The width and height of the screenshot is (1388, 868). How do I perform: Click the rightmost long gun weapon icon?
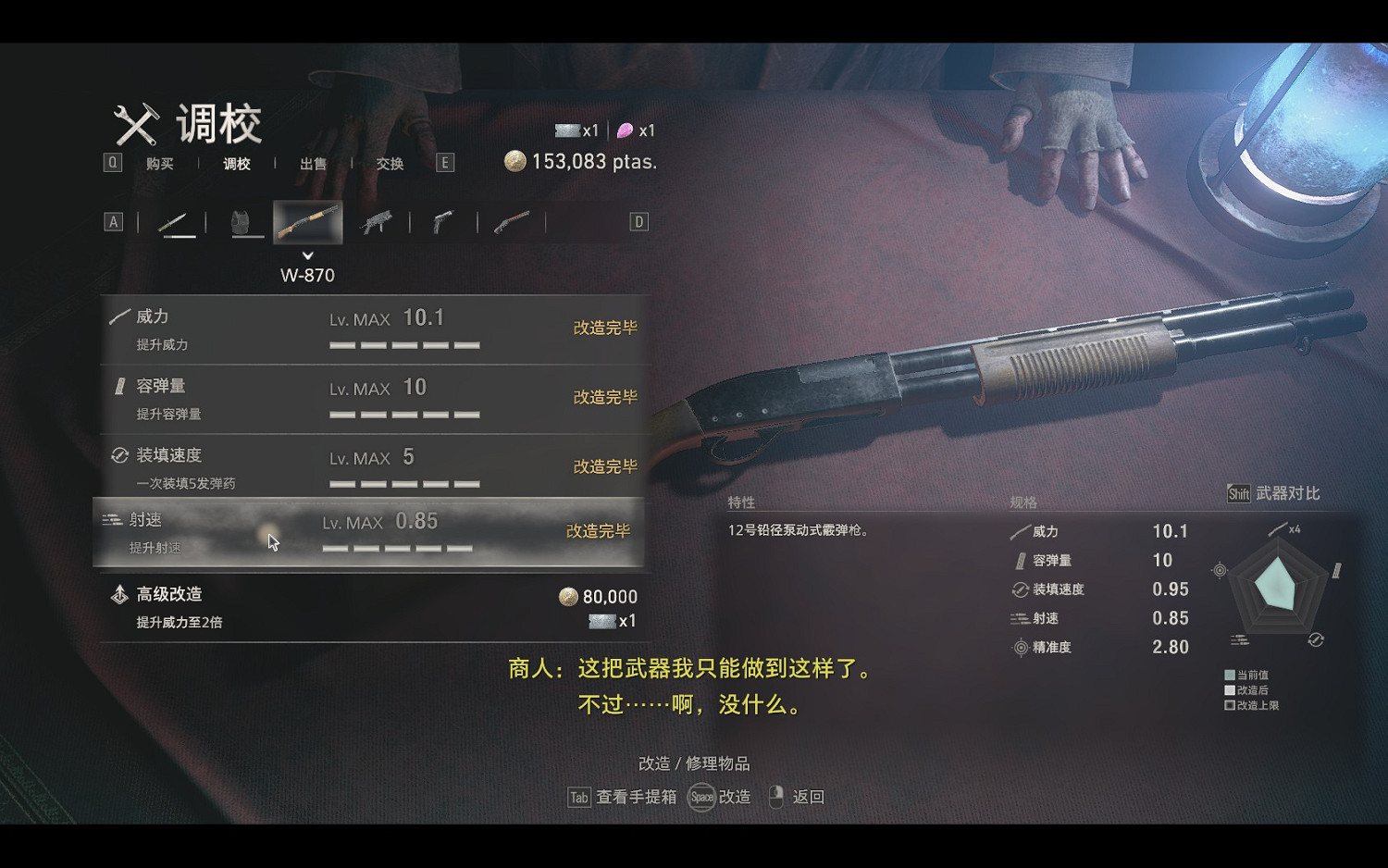point(510,221)
